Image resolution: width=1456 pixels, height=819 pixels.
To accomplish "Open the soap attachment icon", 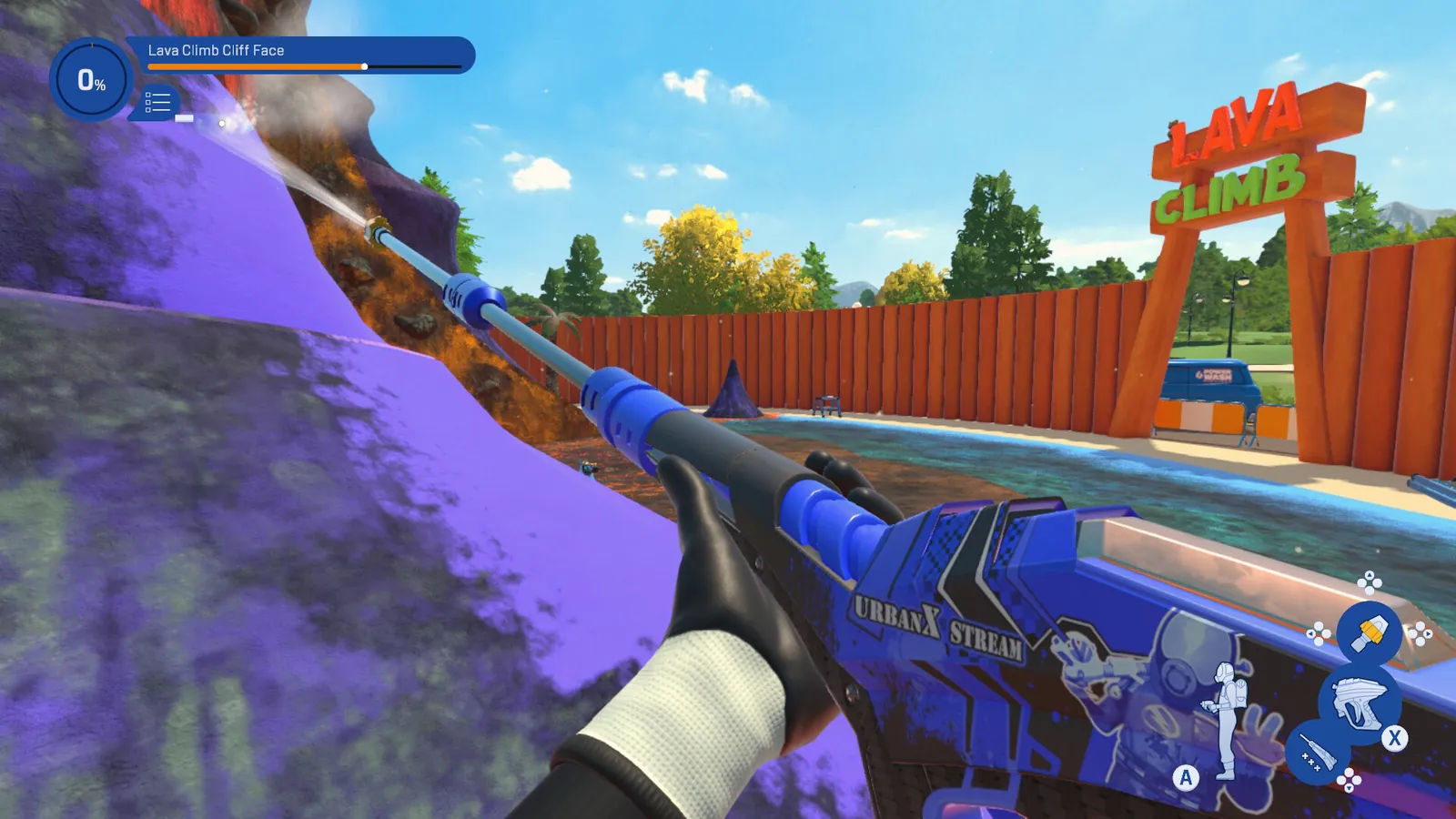I will click(1317, 751).
